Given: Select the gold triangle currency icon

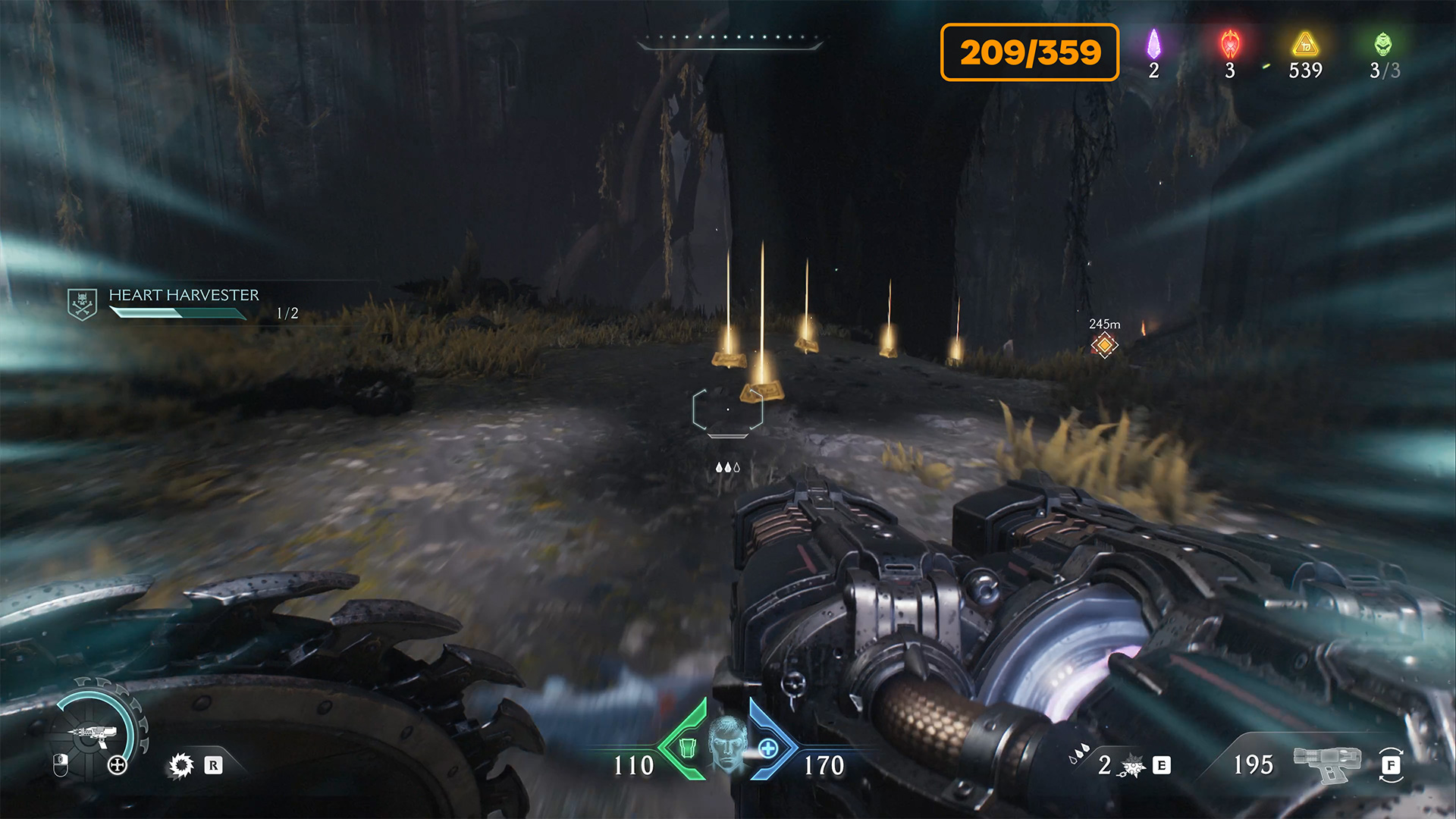Looking at the screenshot, I should point(1305,45).
